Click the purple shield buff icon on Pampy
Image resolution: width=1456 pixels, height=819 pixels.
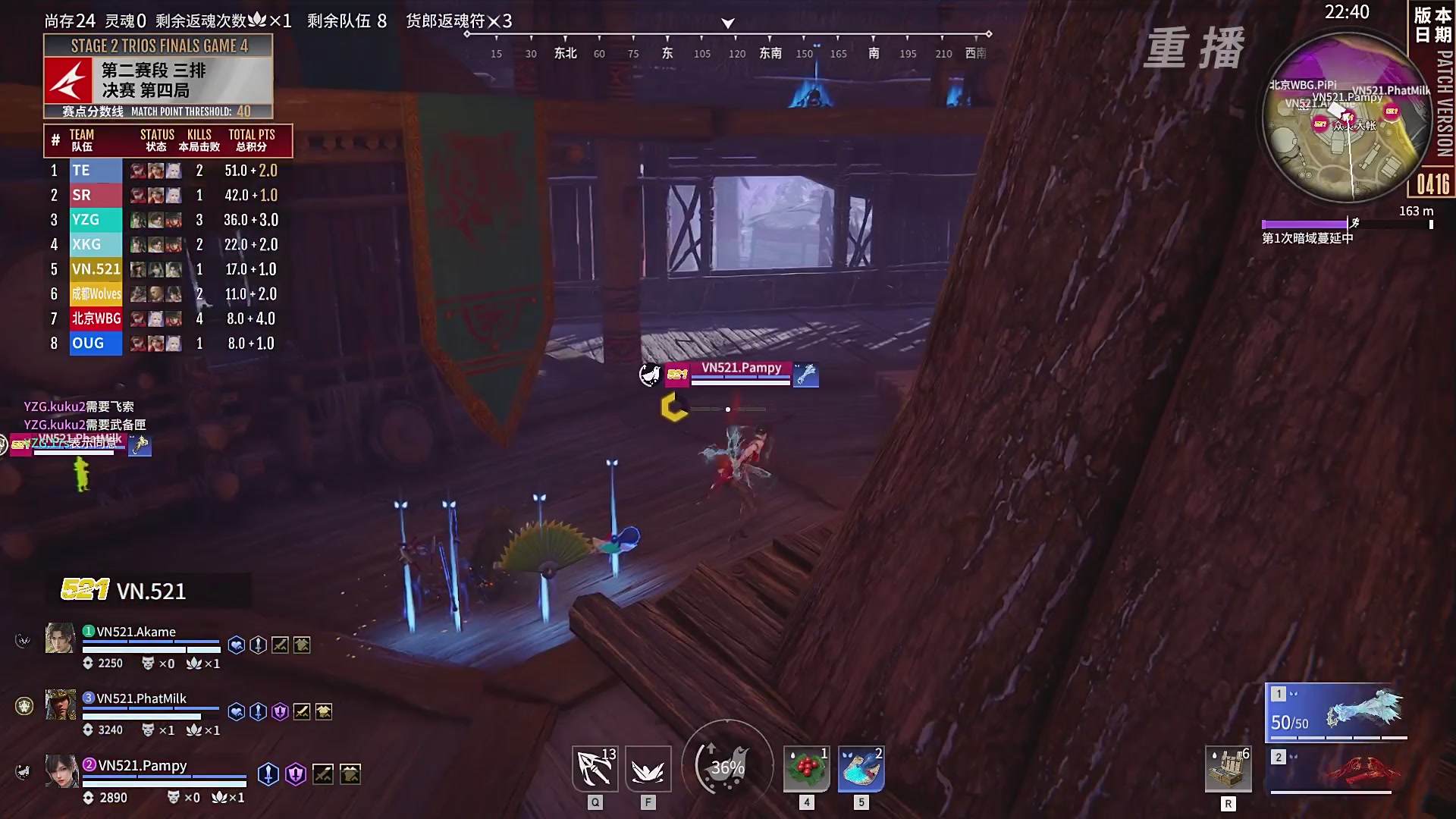click(296, 775)
